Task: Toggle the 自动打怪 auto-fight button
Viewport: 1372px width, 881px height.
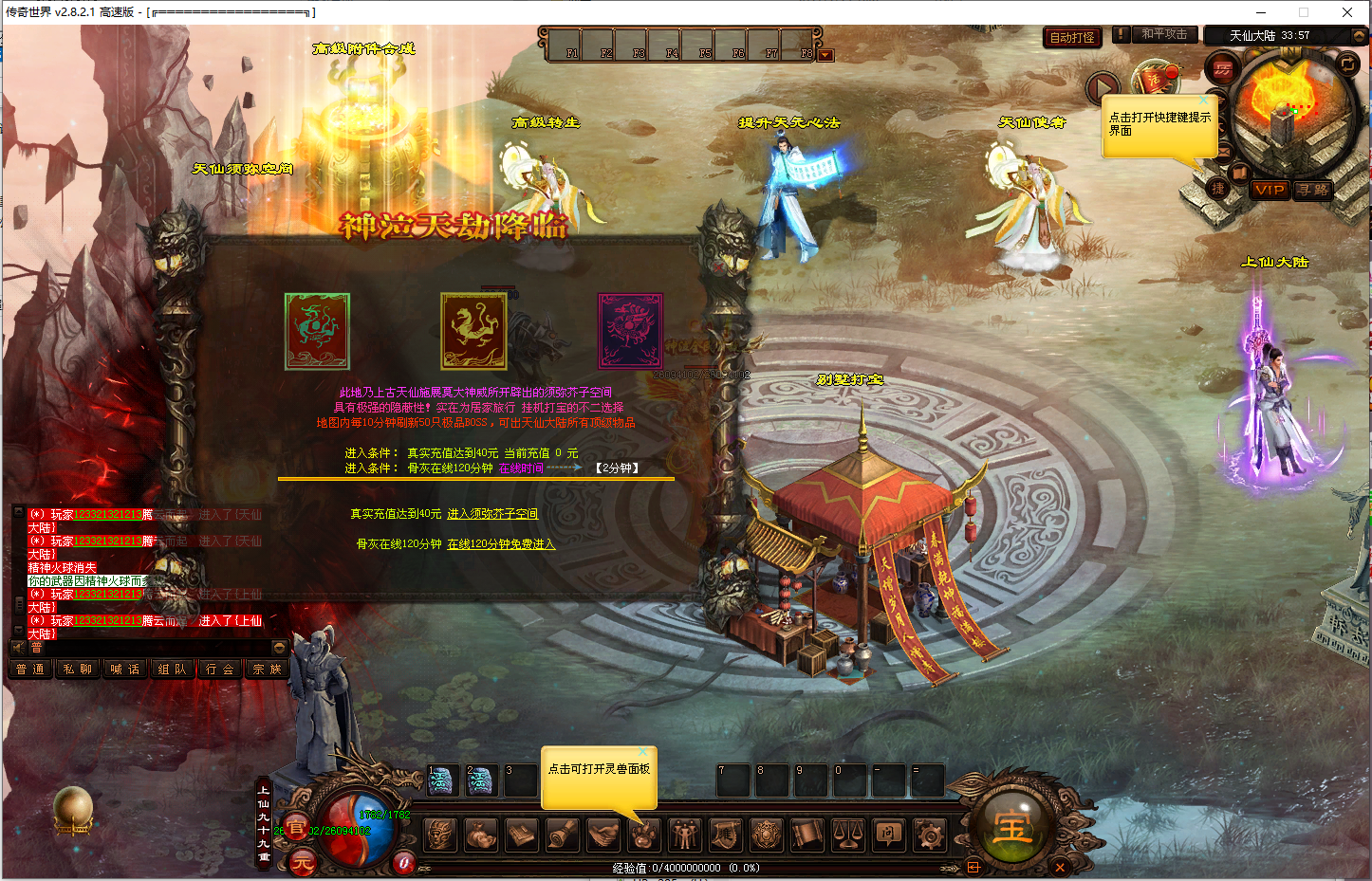Action: [1072, 37]
